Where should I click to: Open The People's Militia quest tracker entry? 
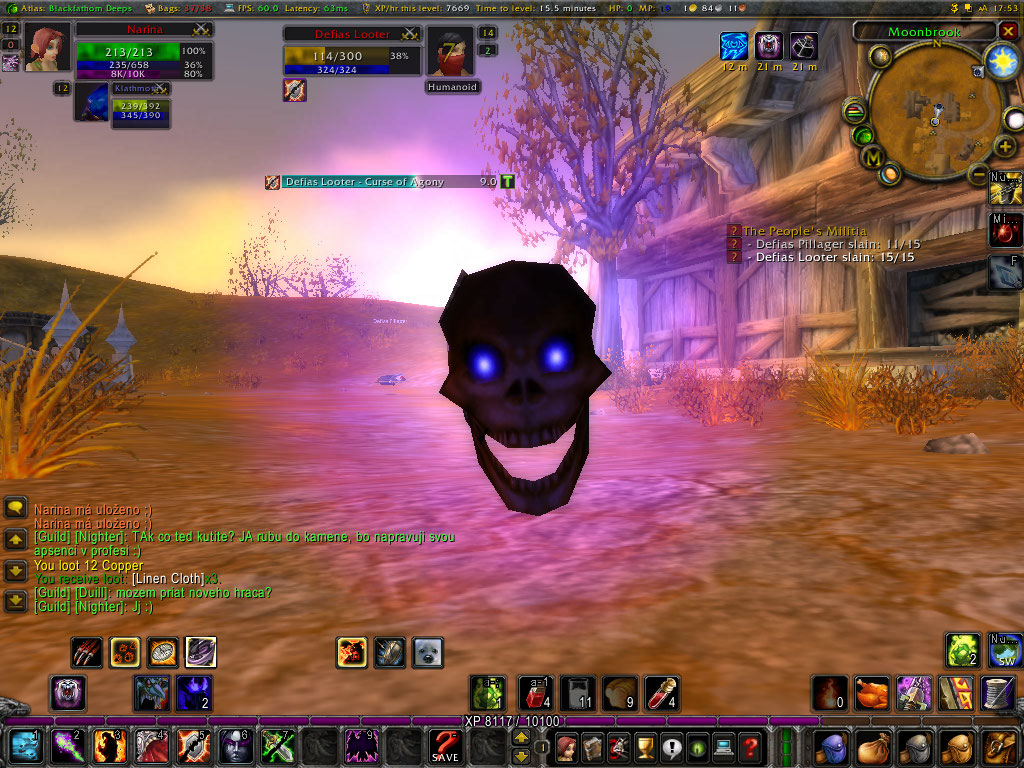pyautogui.click(x=804, y=231)
